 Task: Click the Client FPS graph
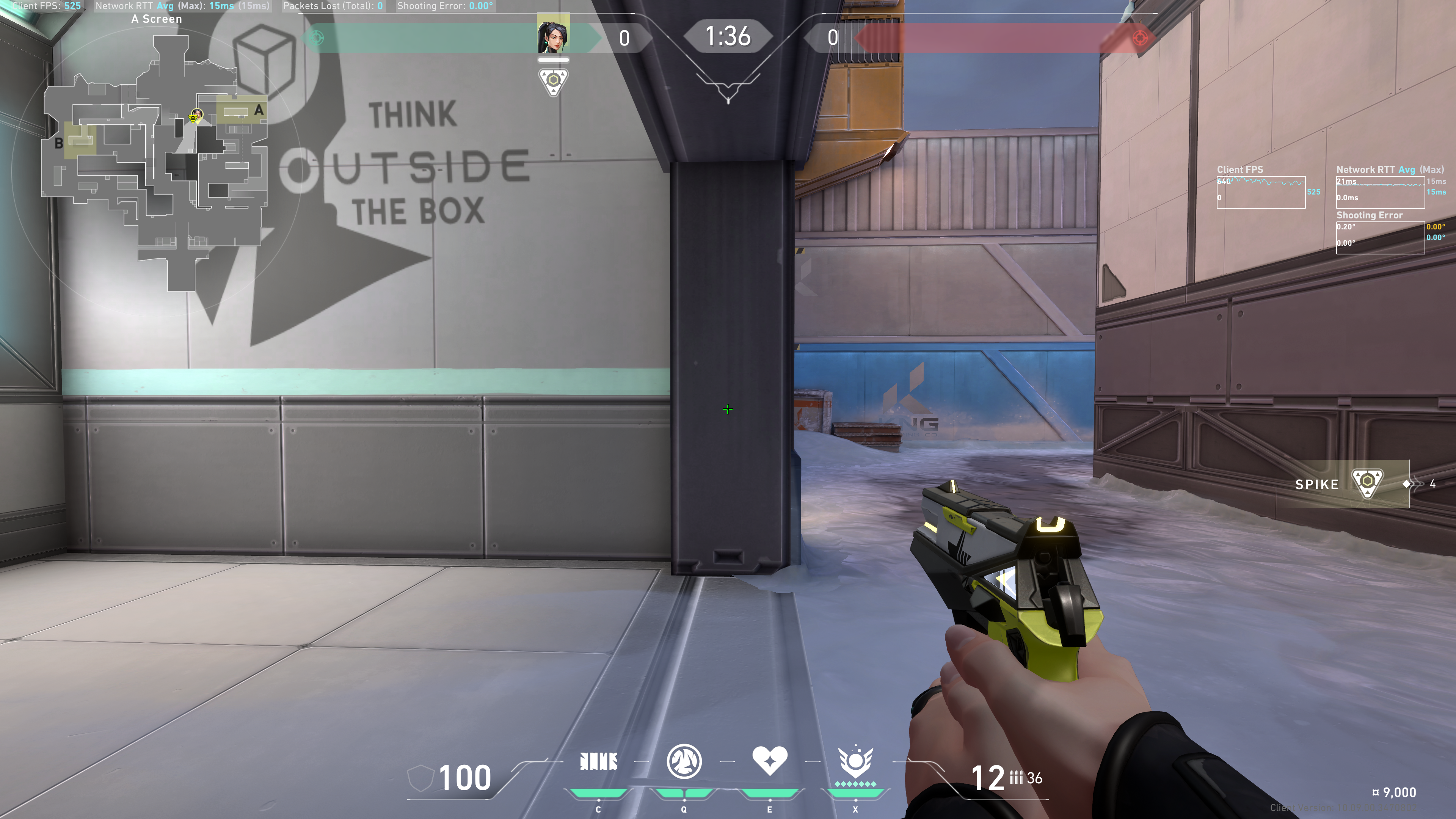[1260, 192]
